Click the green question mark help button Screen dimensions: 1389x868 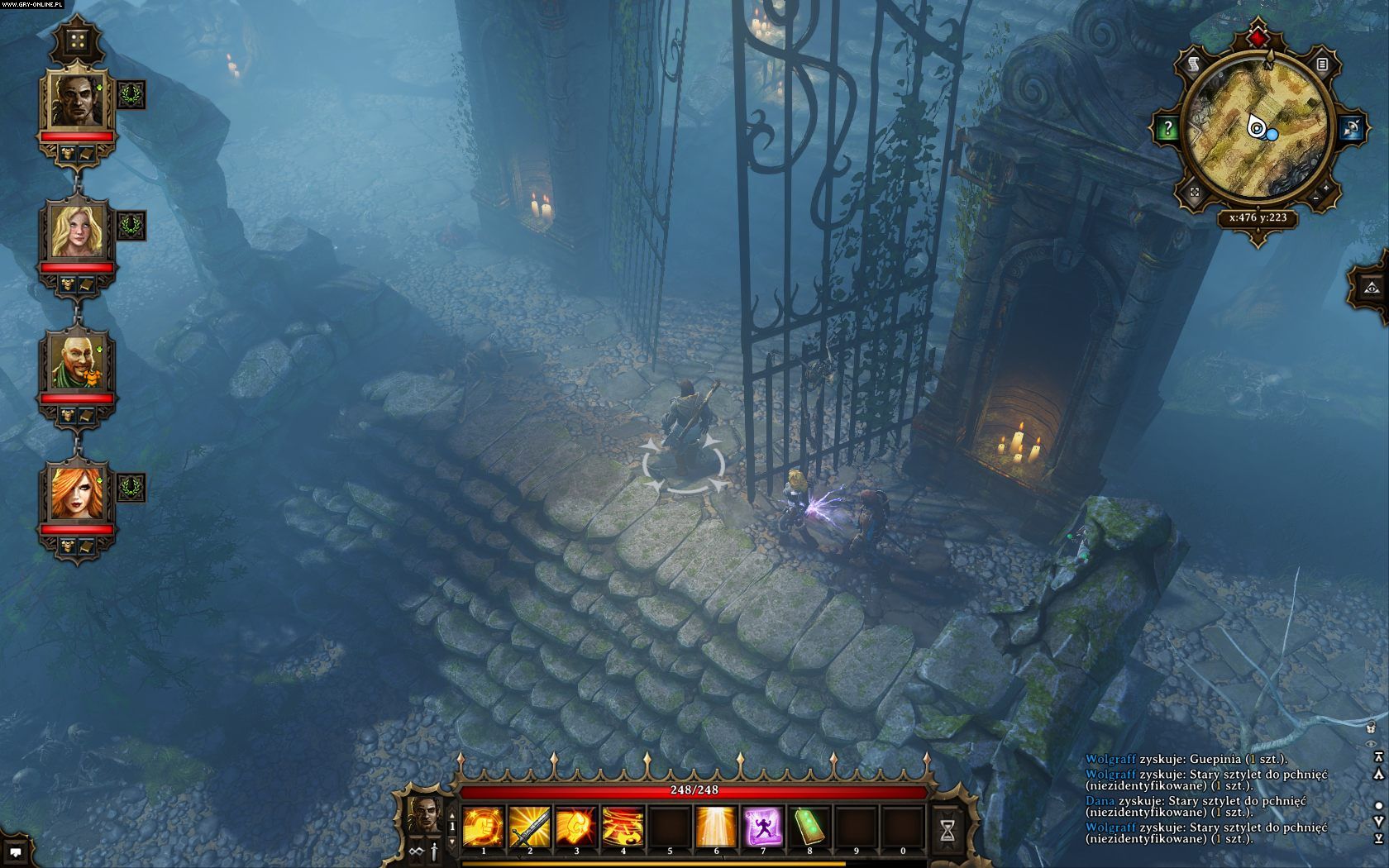tap(1167, 128)
